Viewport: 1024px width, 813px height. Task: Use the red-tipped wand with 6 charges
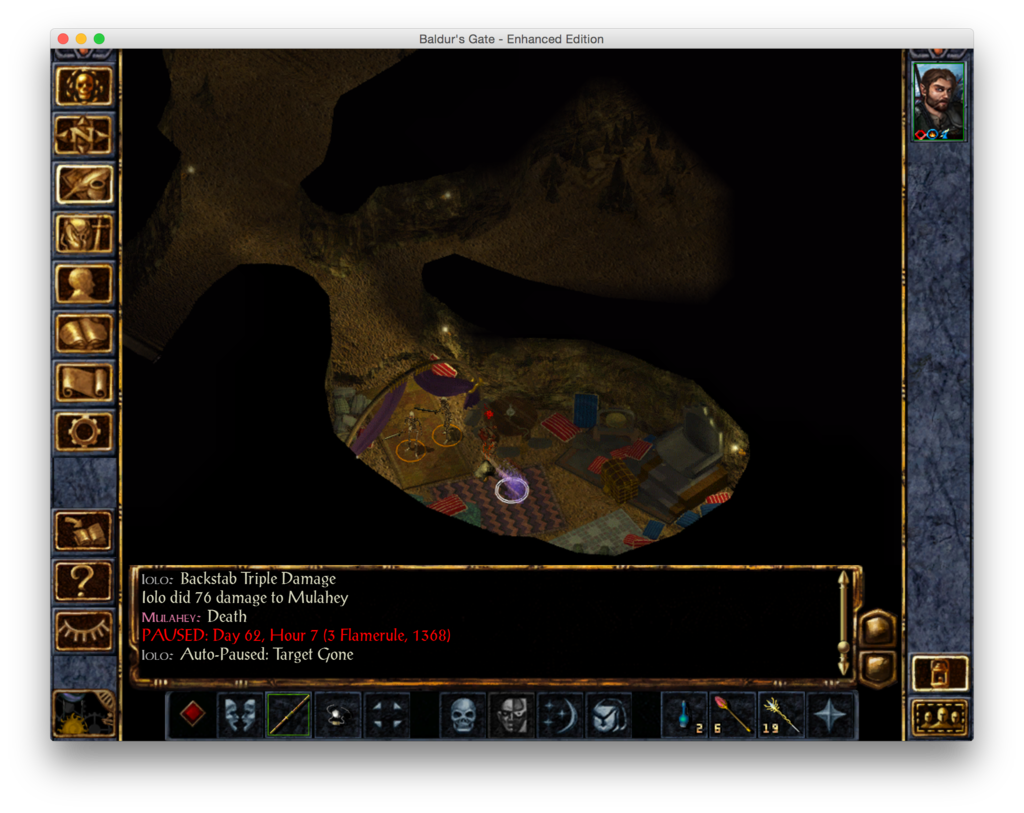[x=733, y=715]
